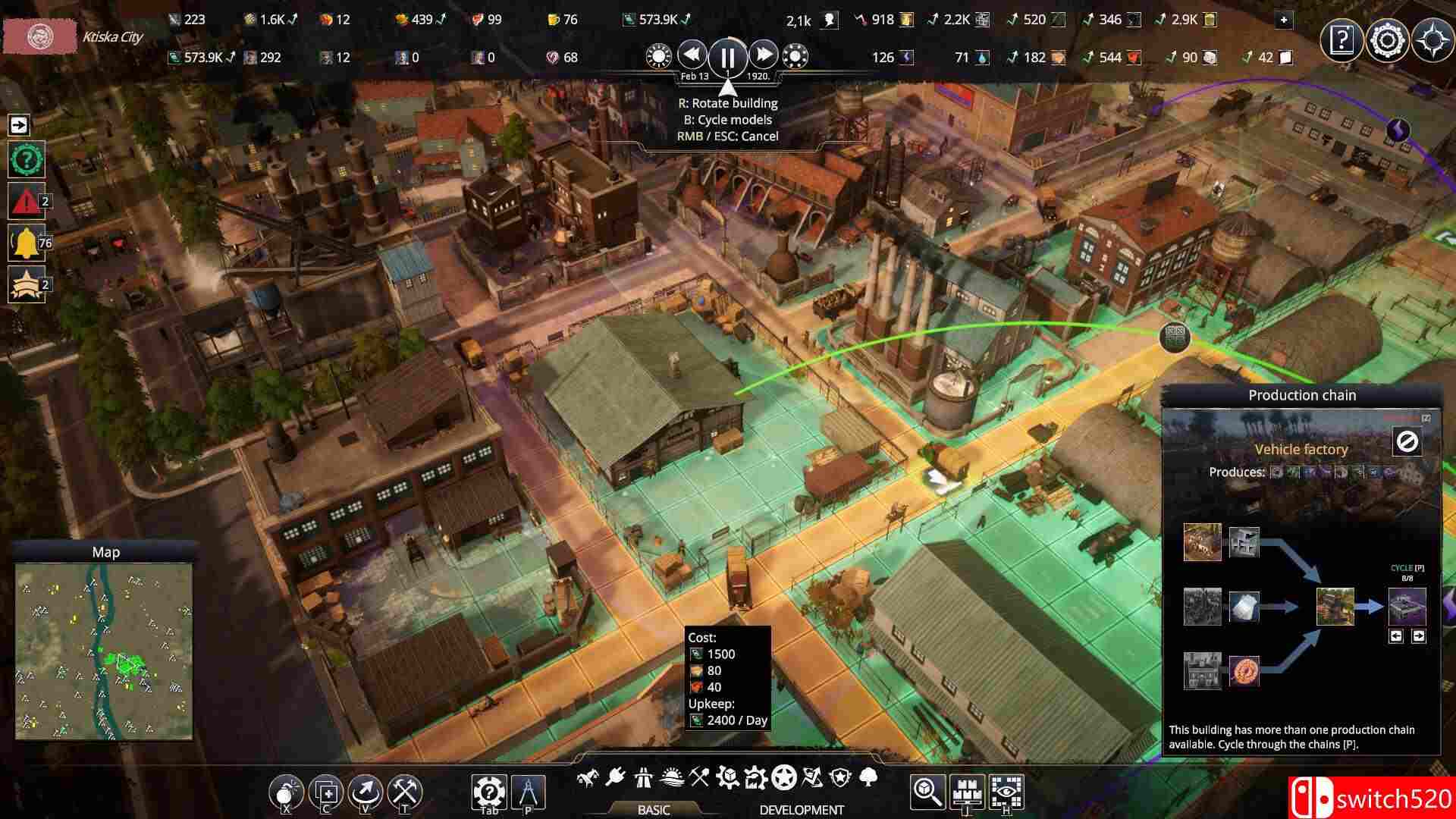
Task: Cycle production chain using the right arrow
Action: coord(1417,635)
